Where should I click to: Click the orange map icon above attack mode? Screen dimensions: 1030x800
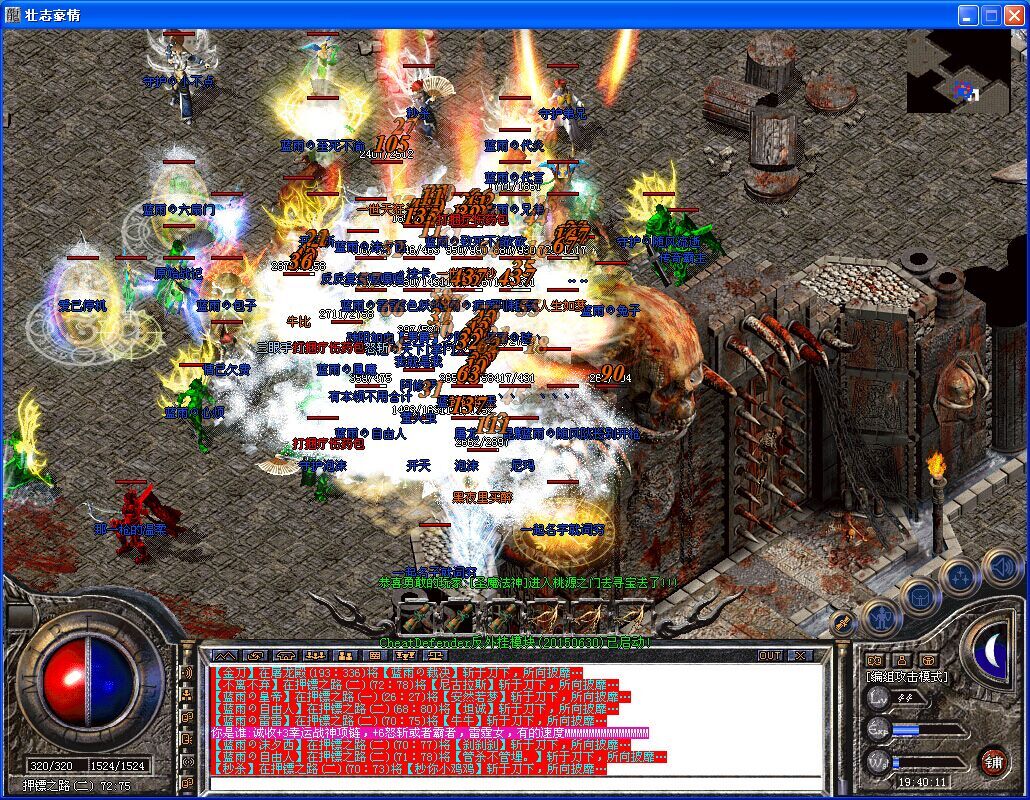[x=876, y=660]
